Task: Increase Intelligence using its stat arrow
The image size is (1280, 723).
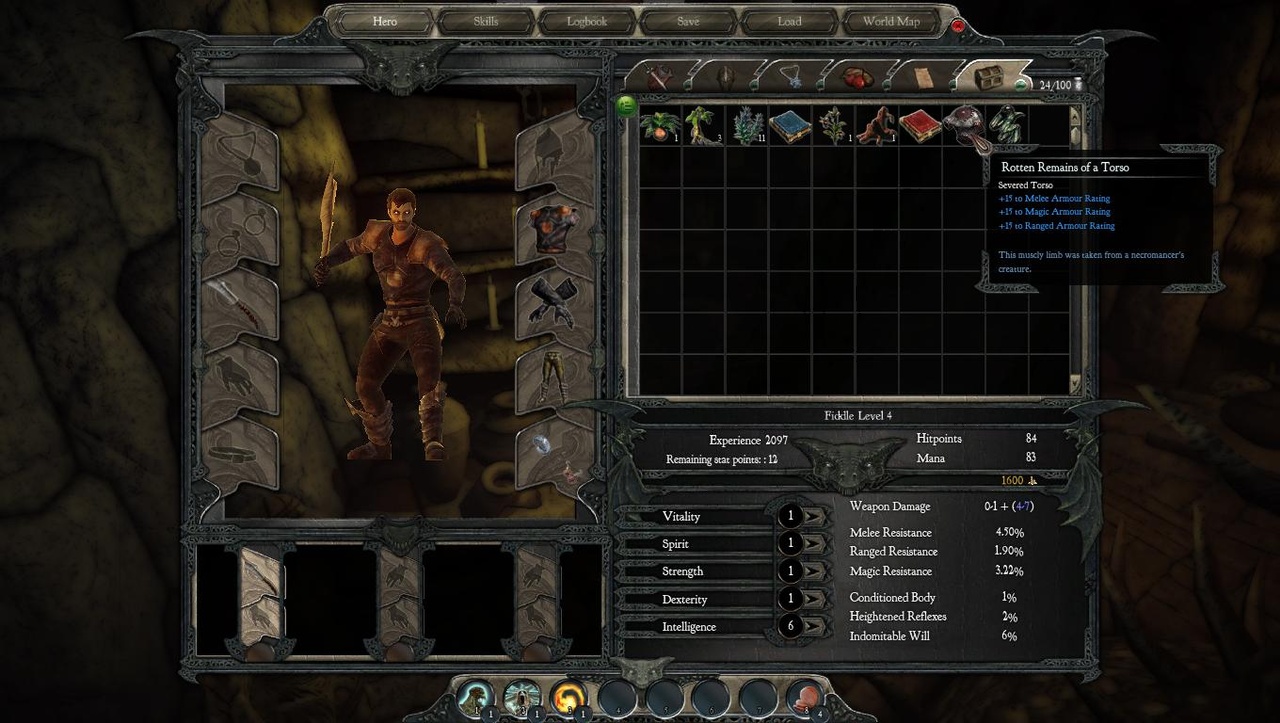Action: coord(812,627)
